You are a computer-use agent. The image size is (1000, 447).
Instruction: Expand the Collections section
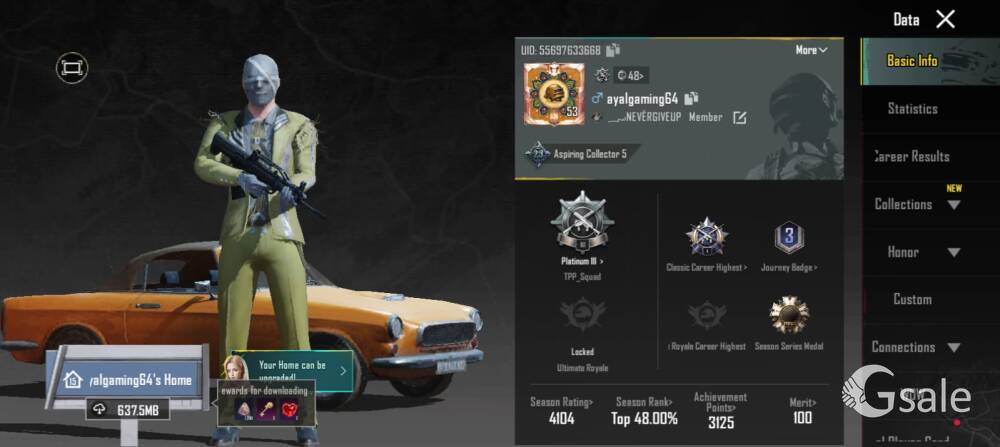916,204
